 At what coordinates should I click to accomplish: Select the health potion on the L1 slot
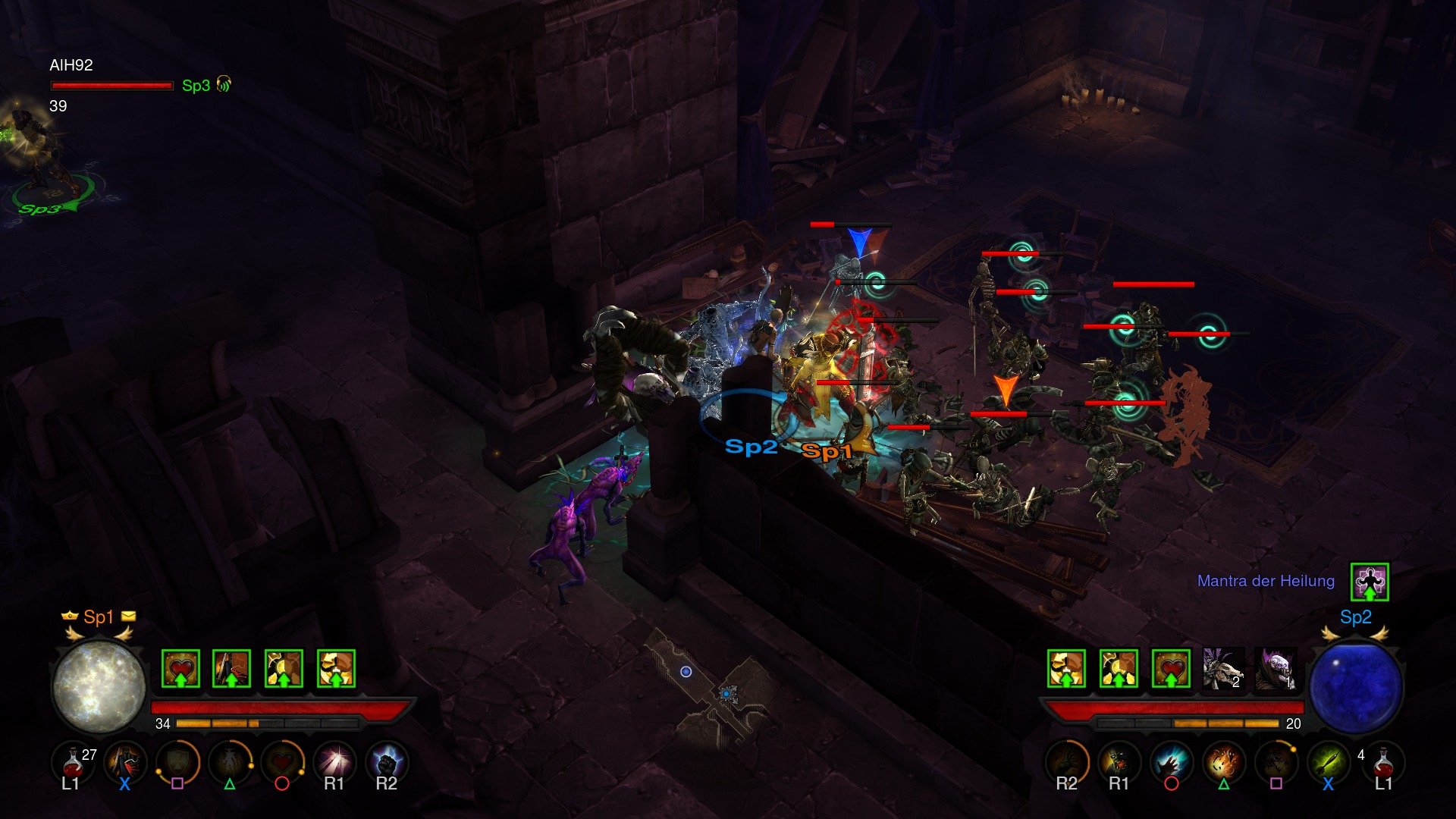[x=72, y=766]
